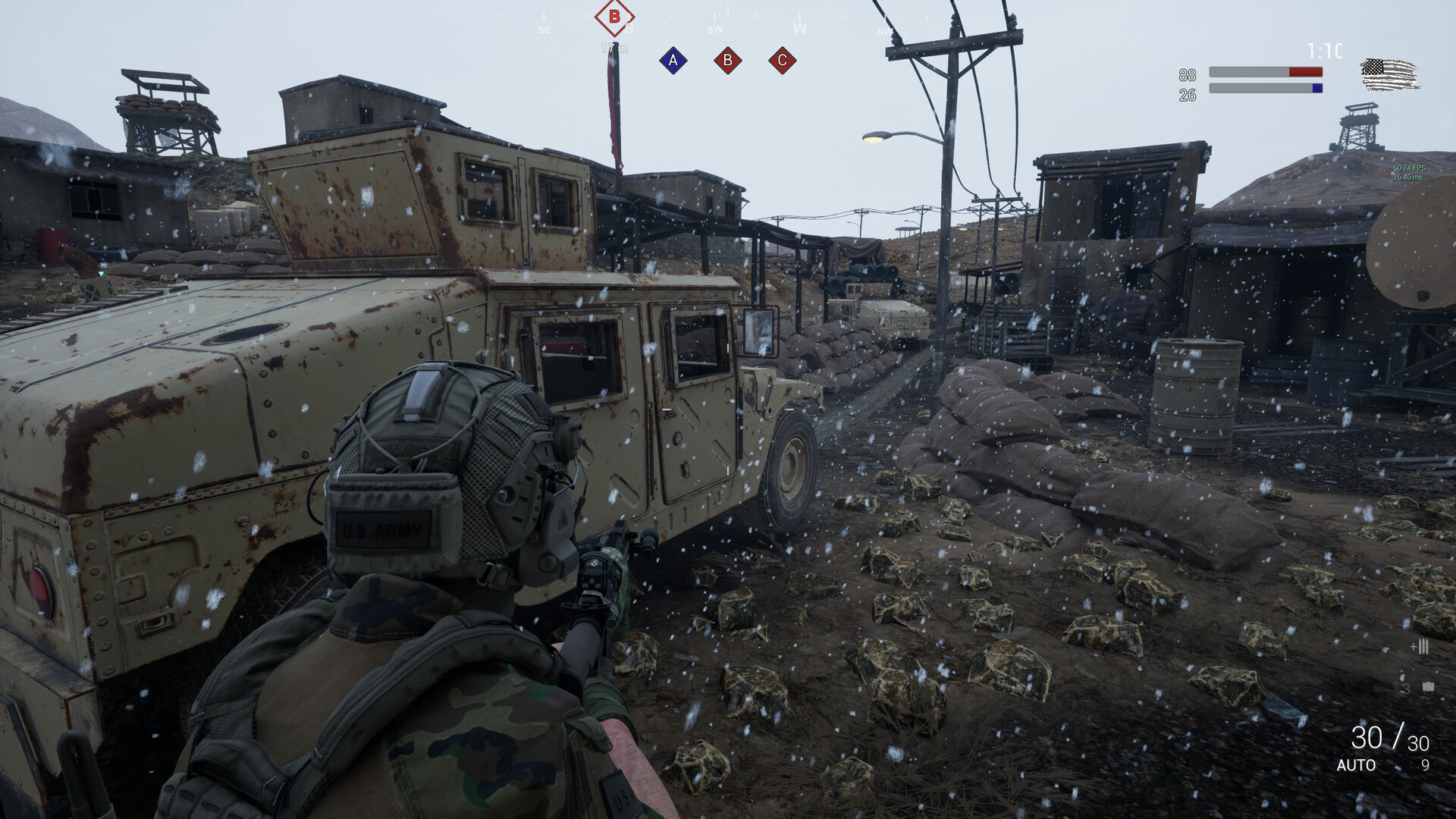Select the magazine icon near ammo counter
The width and height of the screenshot is (1456, 819).
tap(1428, 687)
